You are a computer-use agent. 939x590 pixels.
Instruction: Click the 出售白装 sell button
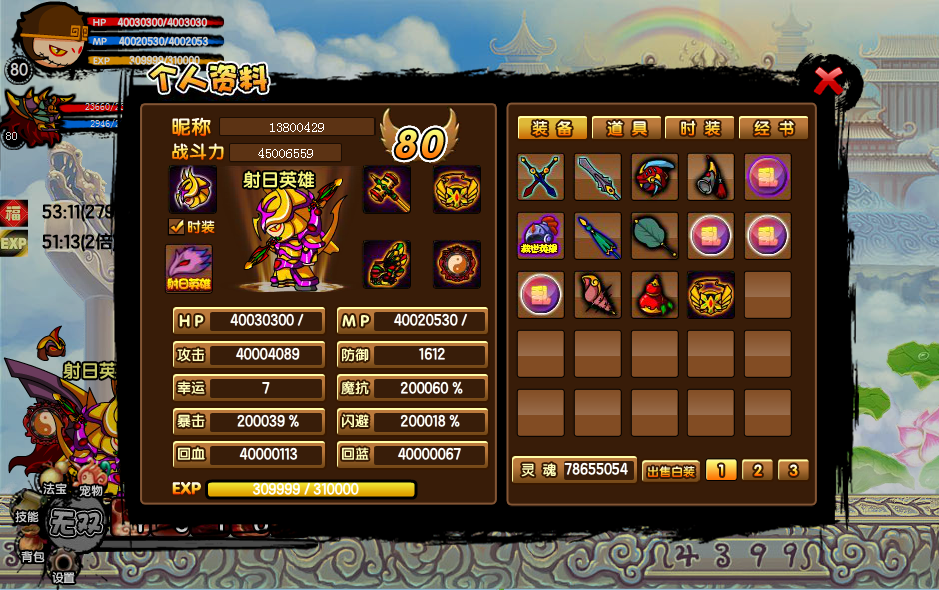coord(670,471)
